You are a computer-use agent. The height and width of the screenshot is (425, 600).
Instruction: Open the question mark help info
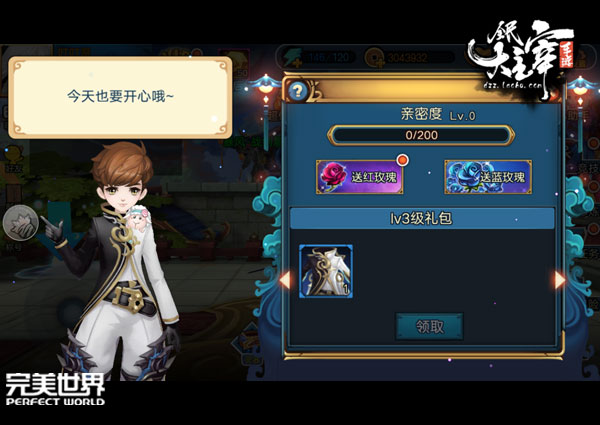tap(296, 91)
